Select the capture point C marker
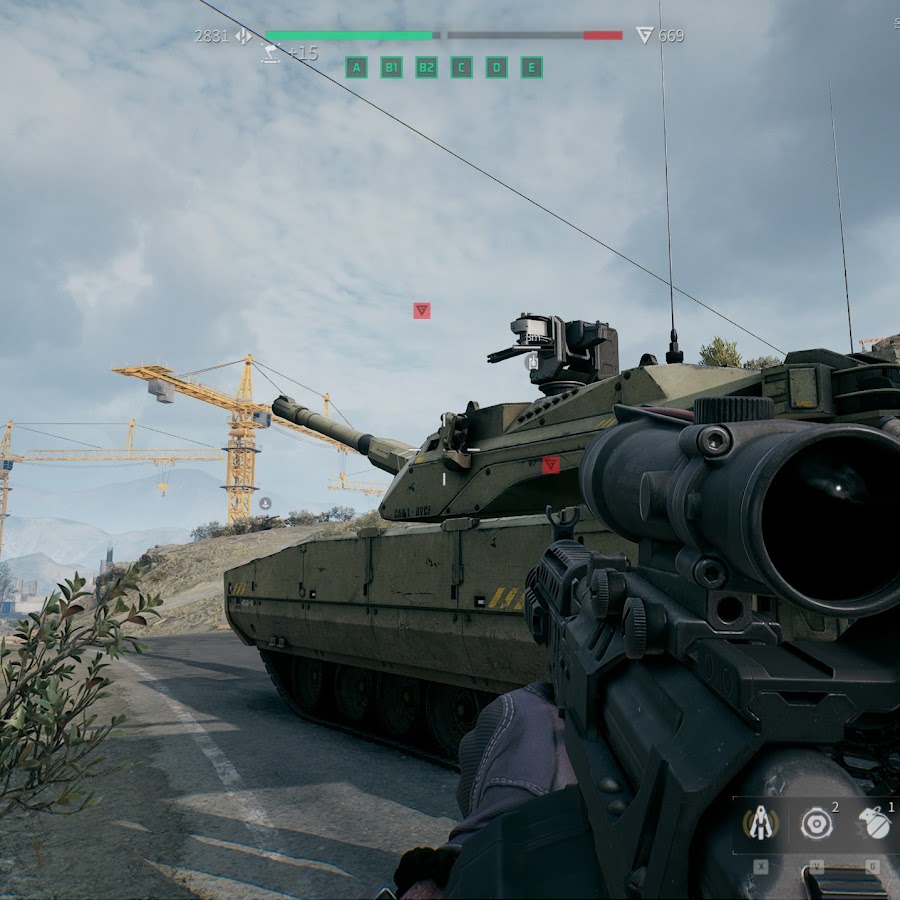The width and height of the screenshot is (900, 900). (461, 67)
